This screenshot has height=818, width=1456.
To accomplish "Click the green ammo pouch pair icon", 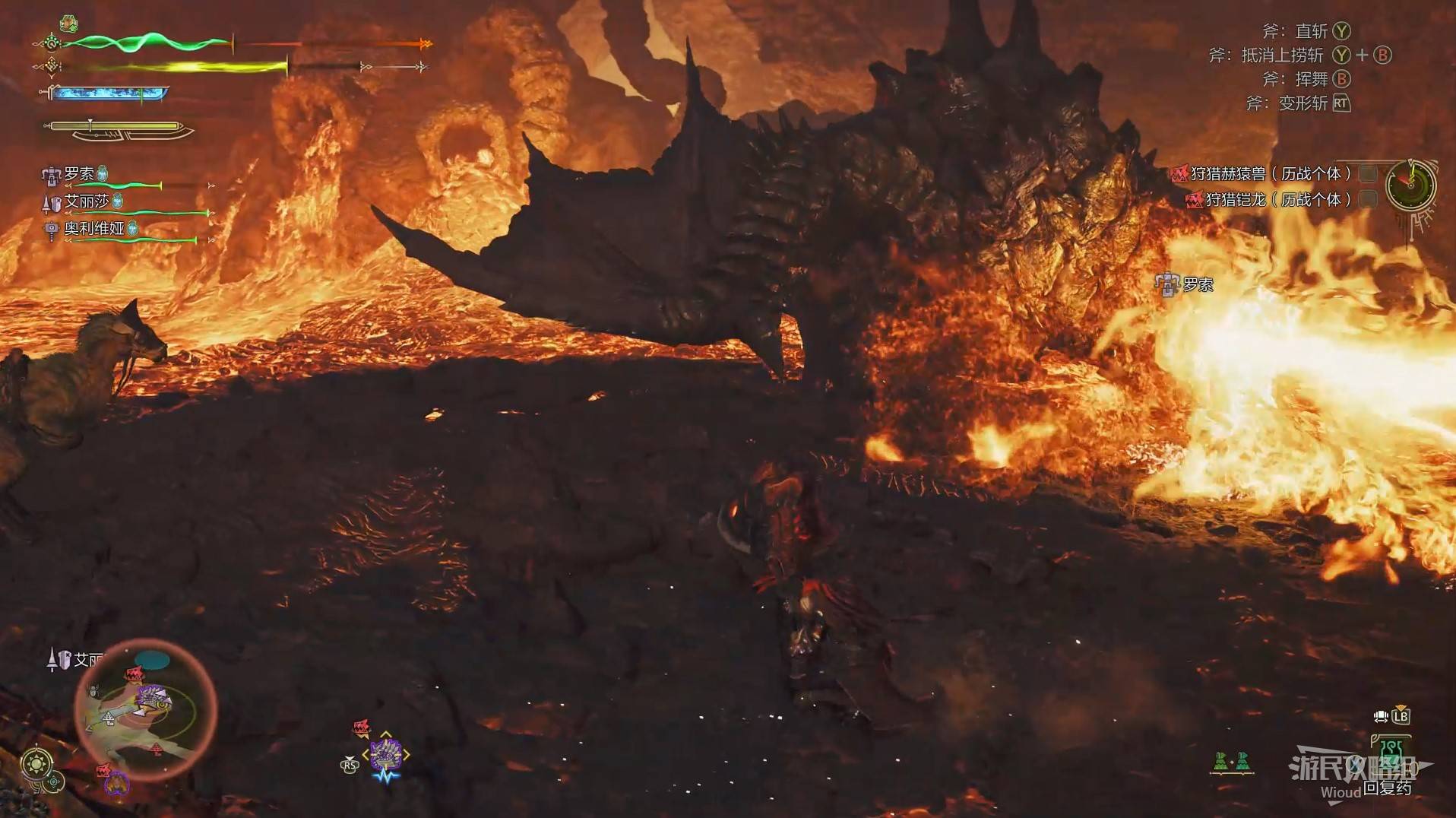I will point(1231,761).
